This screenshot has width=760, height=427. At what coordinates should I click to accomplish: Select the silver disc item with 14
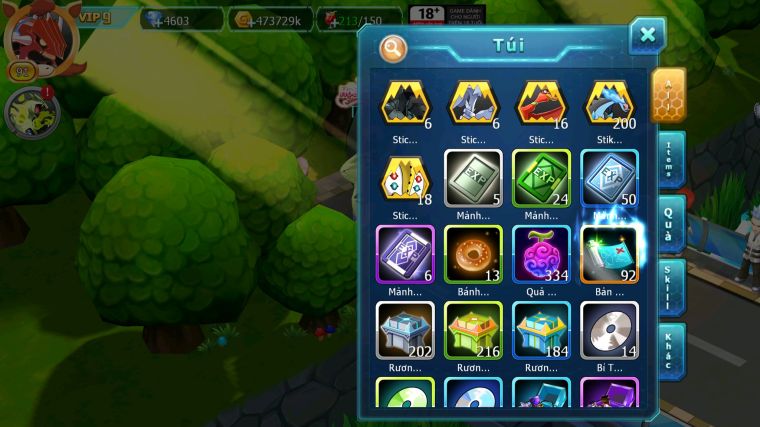click(x=609, y=330)
